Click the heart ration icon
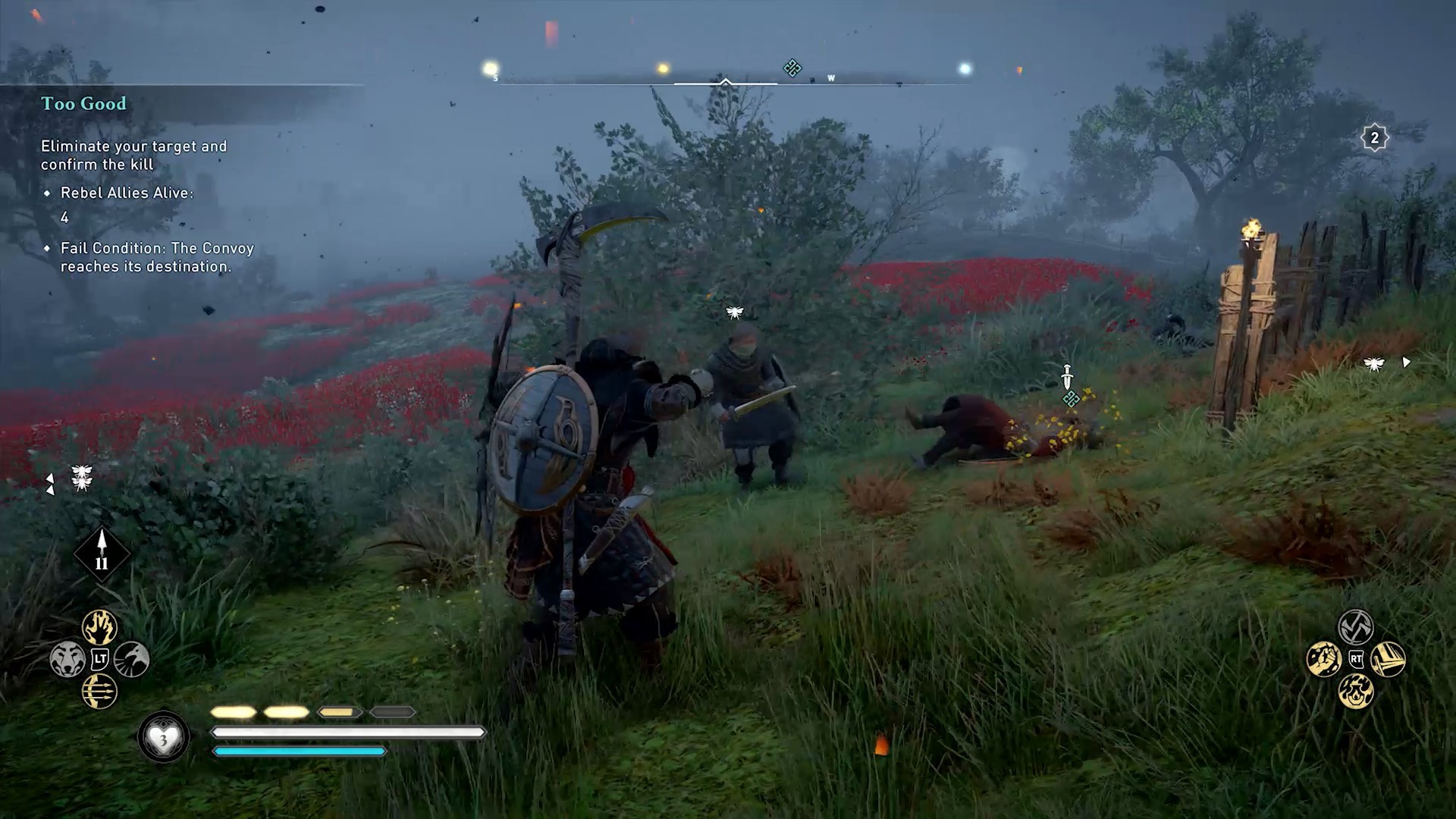Image resolution: width=1456 pixels, height=819 pixels. [x=163, y=737]
